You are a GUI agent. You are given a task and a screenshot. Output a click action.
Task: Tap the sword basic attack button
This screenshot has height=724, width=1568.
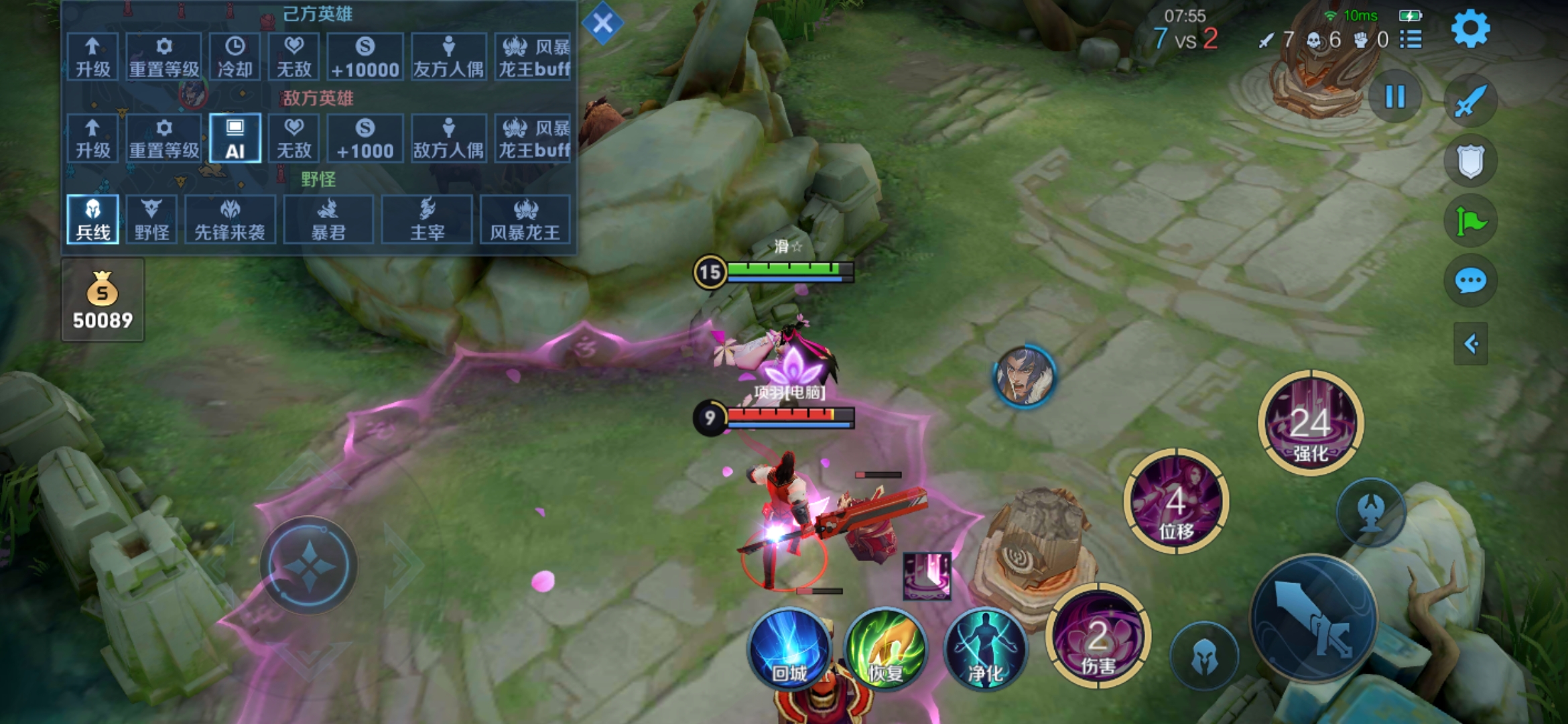[1313, 618]
